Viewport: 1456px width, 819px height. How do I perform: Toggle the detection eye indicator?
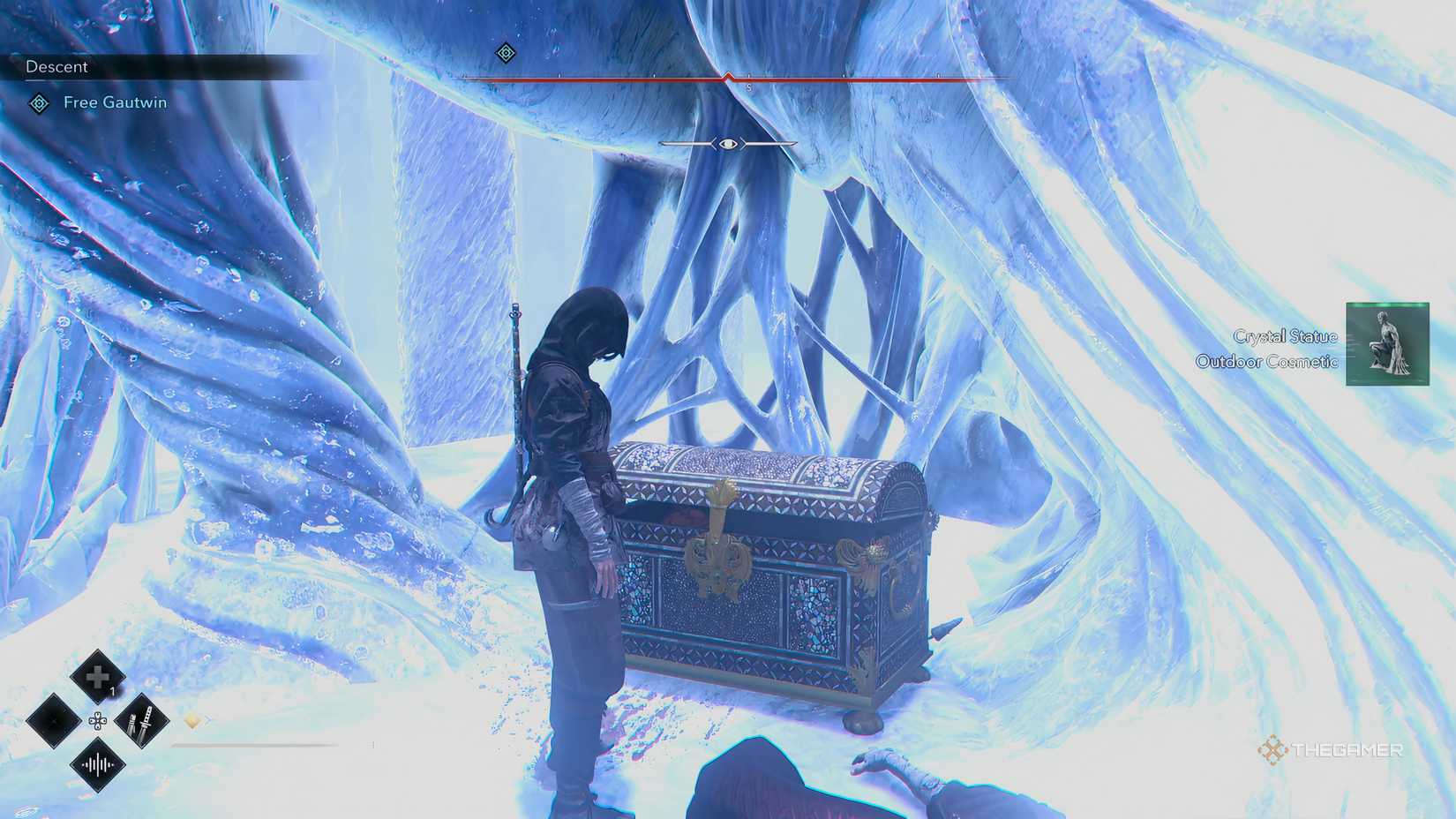coord(727,145)
